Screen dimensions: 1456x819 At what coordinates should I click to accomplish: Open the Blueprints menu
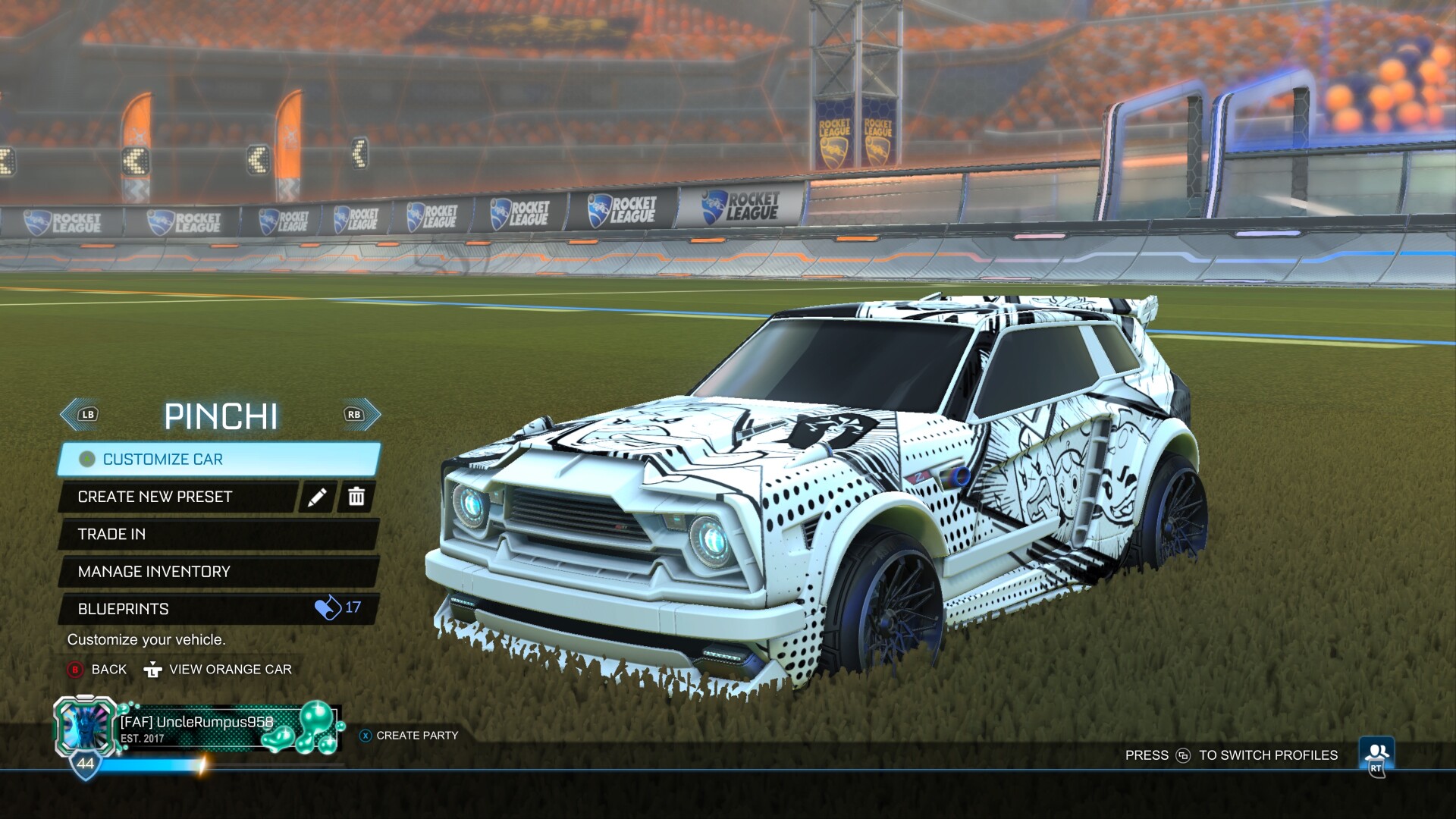click(x=218, y=609)
